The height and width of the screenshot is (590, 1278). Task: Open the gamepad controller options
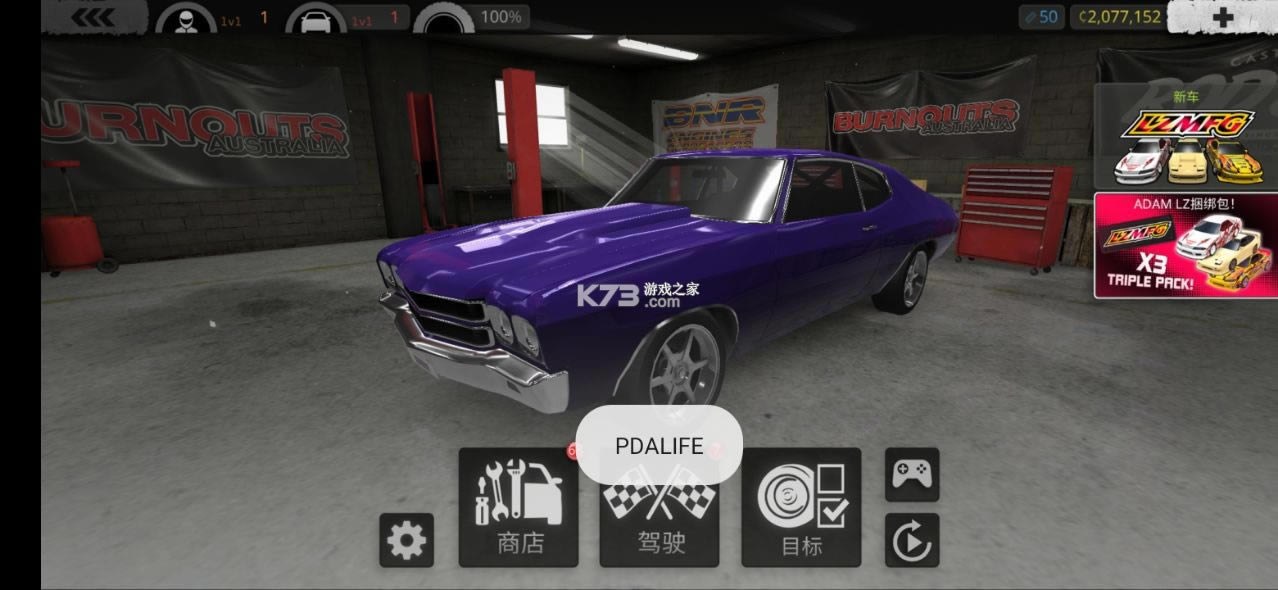912,474
